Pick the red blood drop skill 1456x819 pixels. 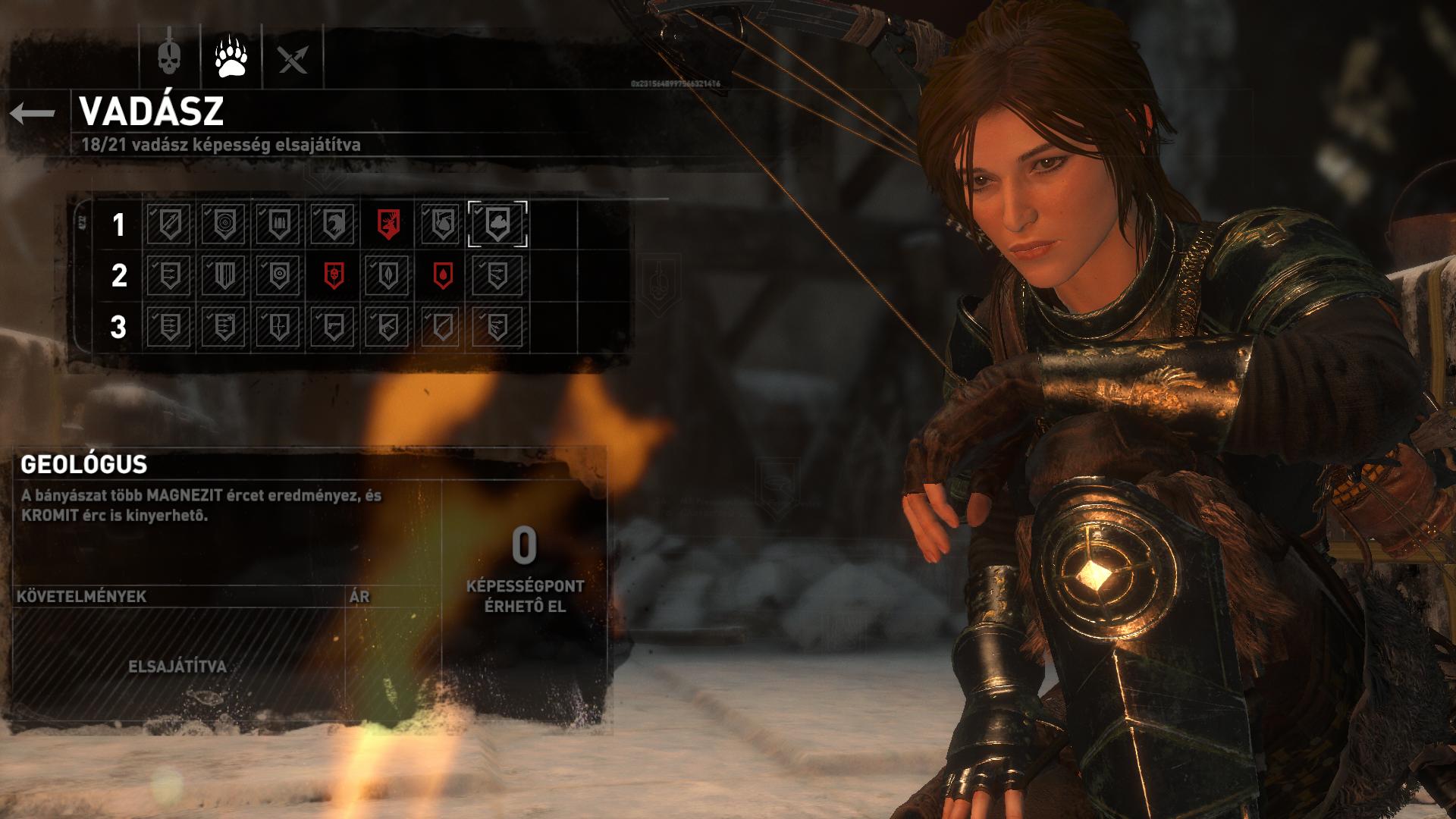443,275
